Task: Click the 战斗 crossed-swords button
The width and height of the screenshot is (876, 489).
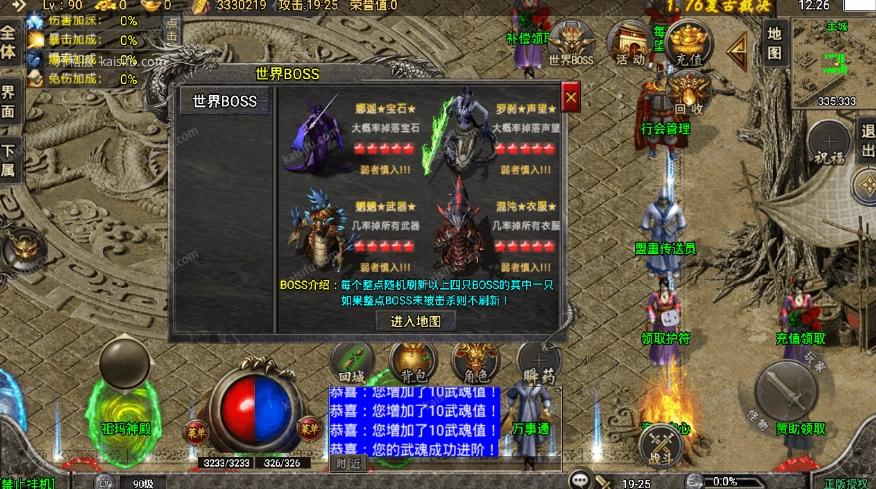Action: (x=661, y=445)
